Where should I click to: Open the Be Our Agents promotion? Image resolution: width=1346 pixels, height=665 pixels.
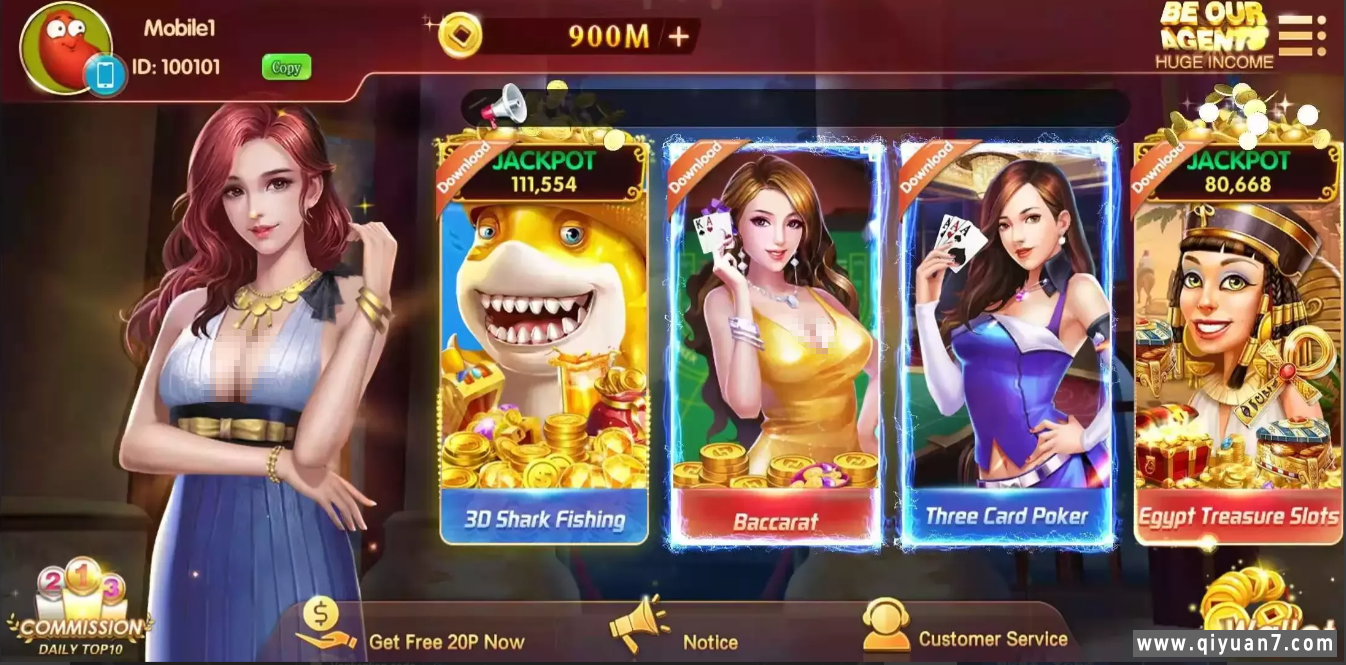click(x=1214, y=37)
